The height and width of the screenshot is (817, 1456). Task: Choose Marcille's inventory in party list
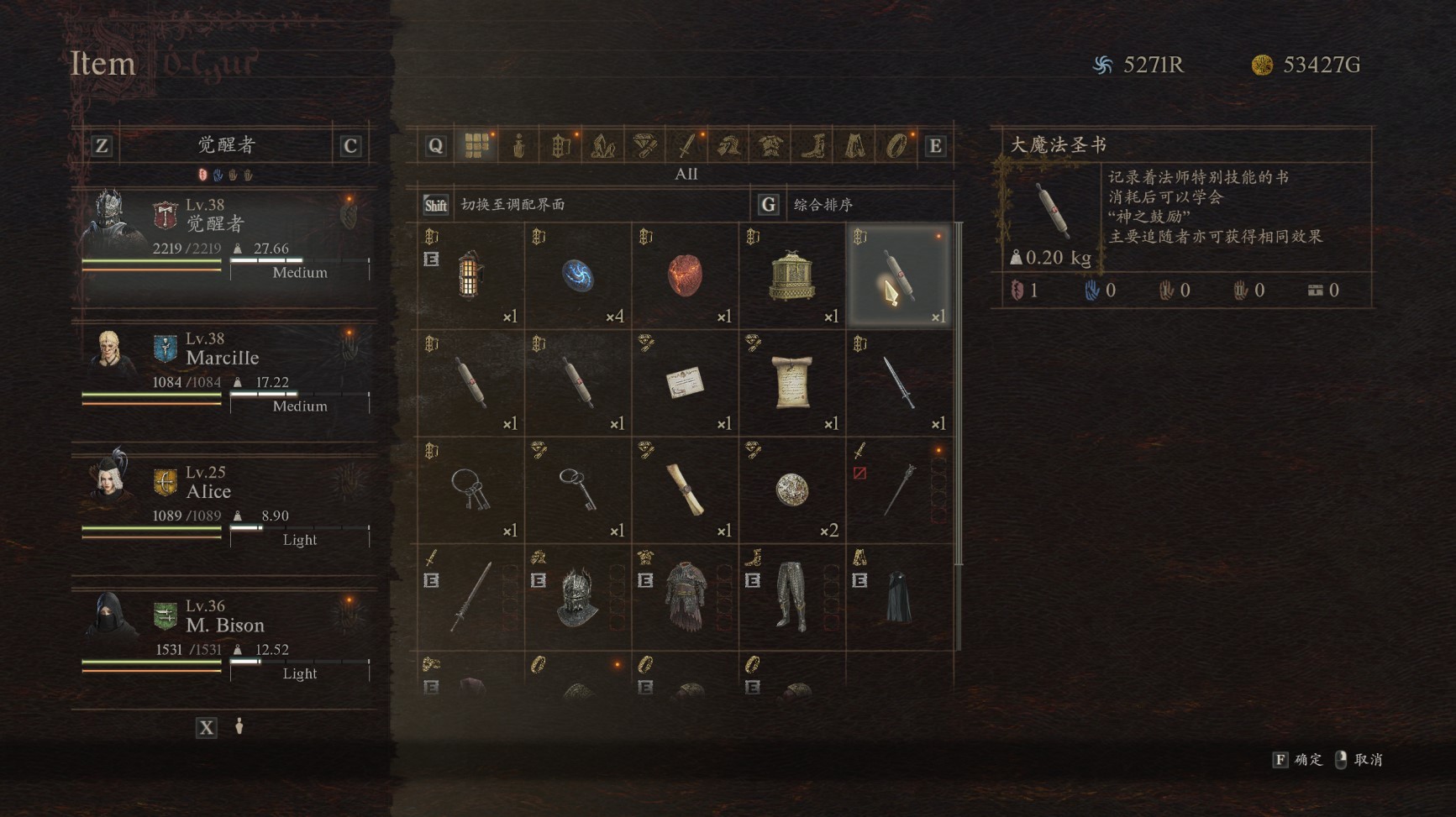click(225, 375)
